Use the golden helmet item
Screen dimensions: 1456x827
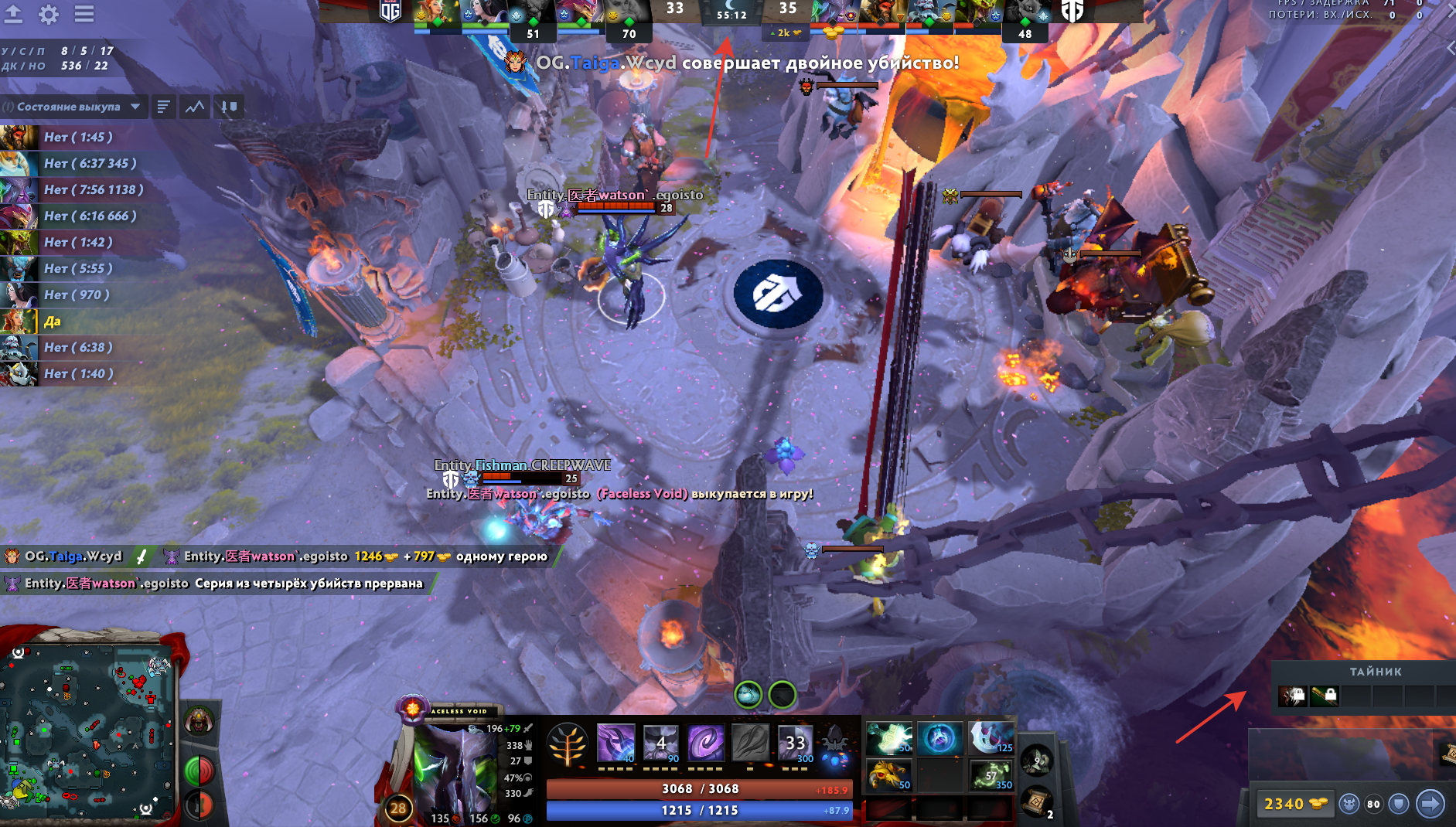click(889, 774)
